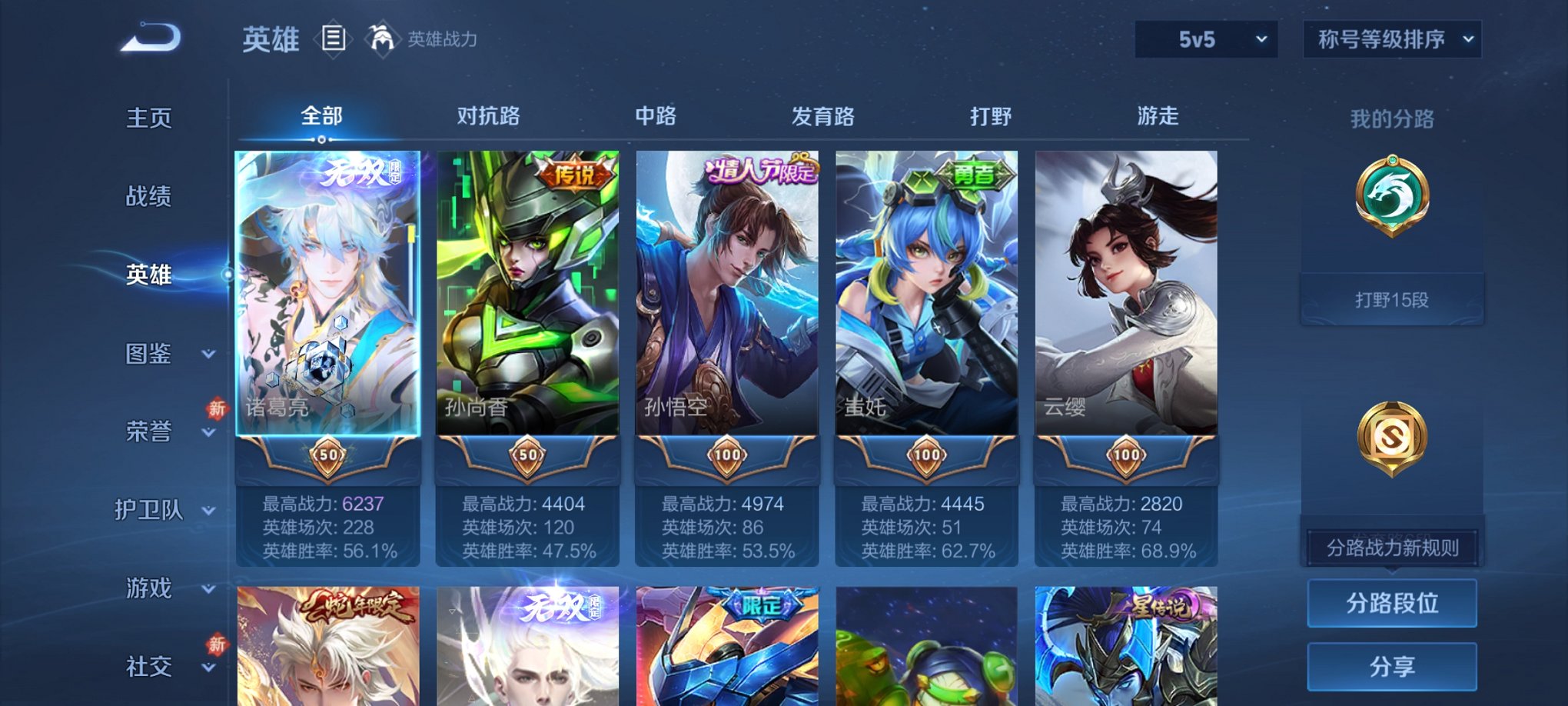Click the 新 badge next to 社交
The image size is (1568, 706).
tap(216, 644)
